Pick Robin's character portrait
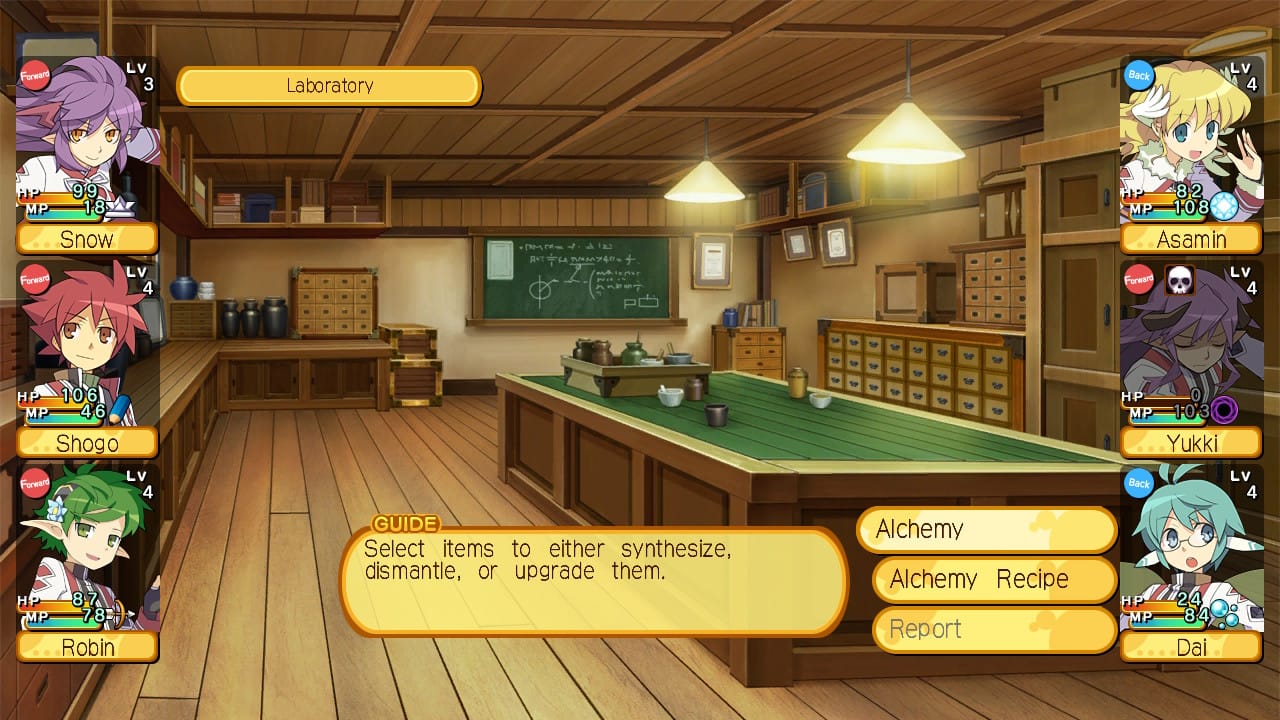The image size is (1280, 720). coord(87,550)
